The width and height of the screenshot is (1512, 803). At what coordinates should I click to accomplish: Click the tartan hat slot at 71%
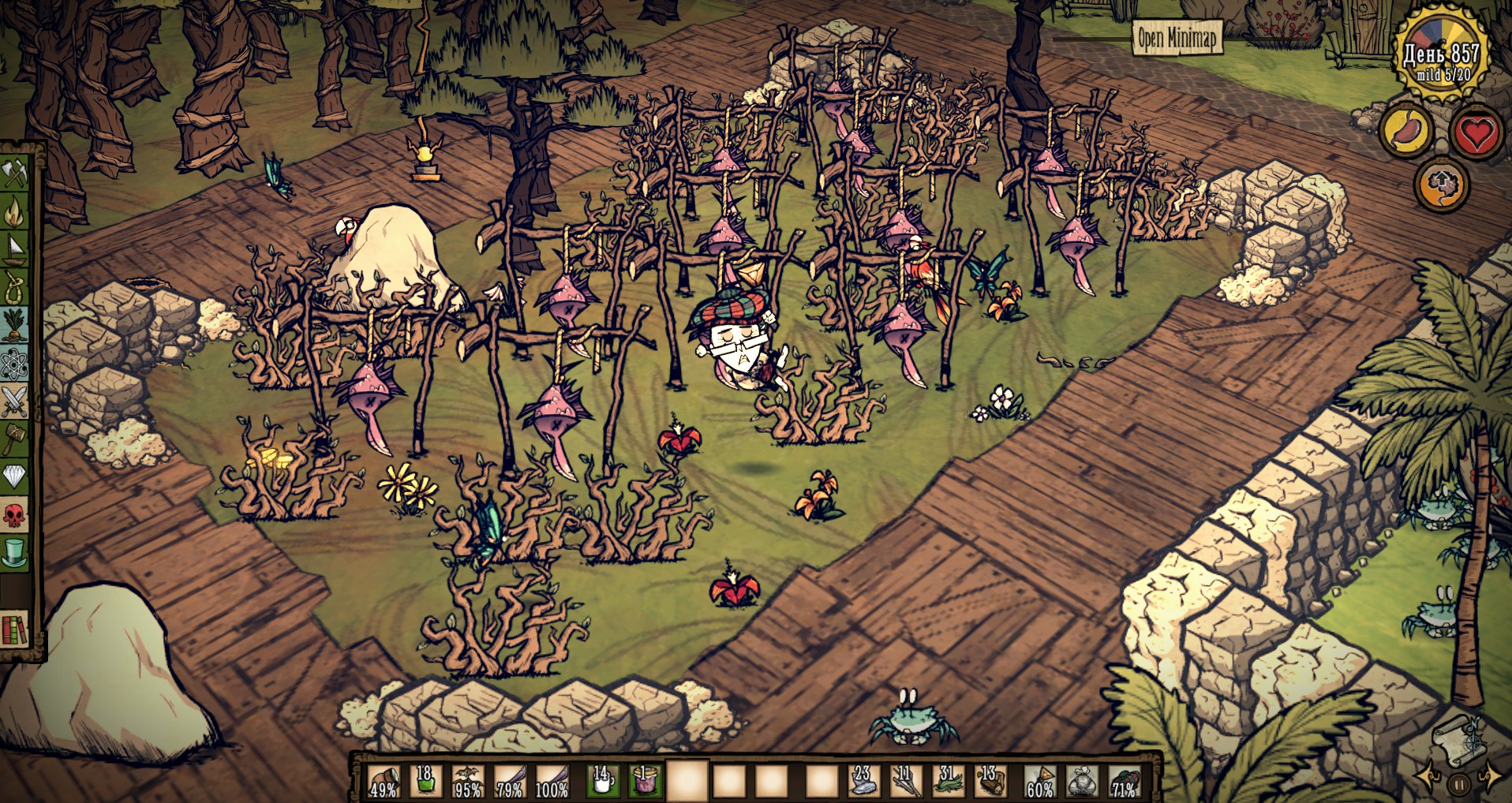click(1124, 781)
